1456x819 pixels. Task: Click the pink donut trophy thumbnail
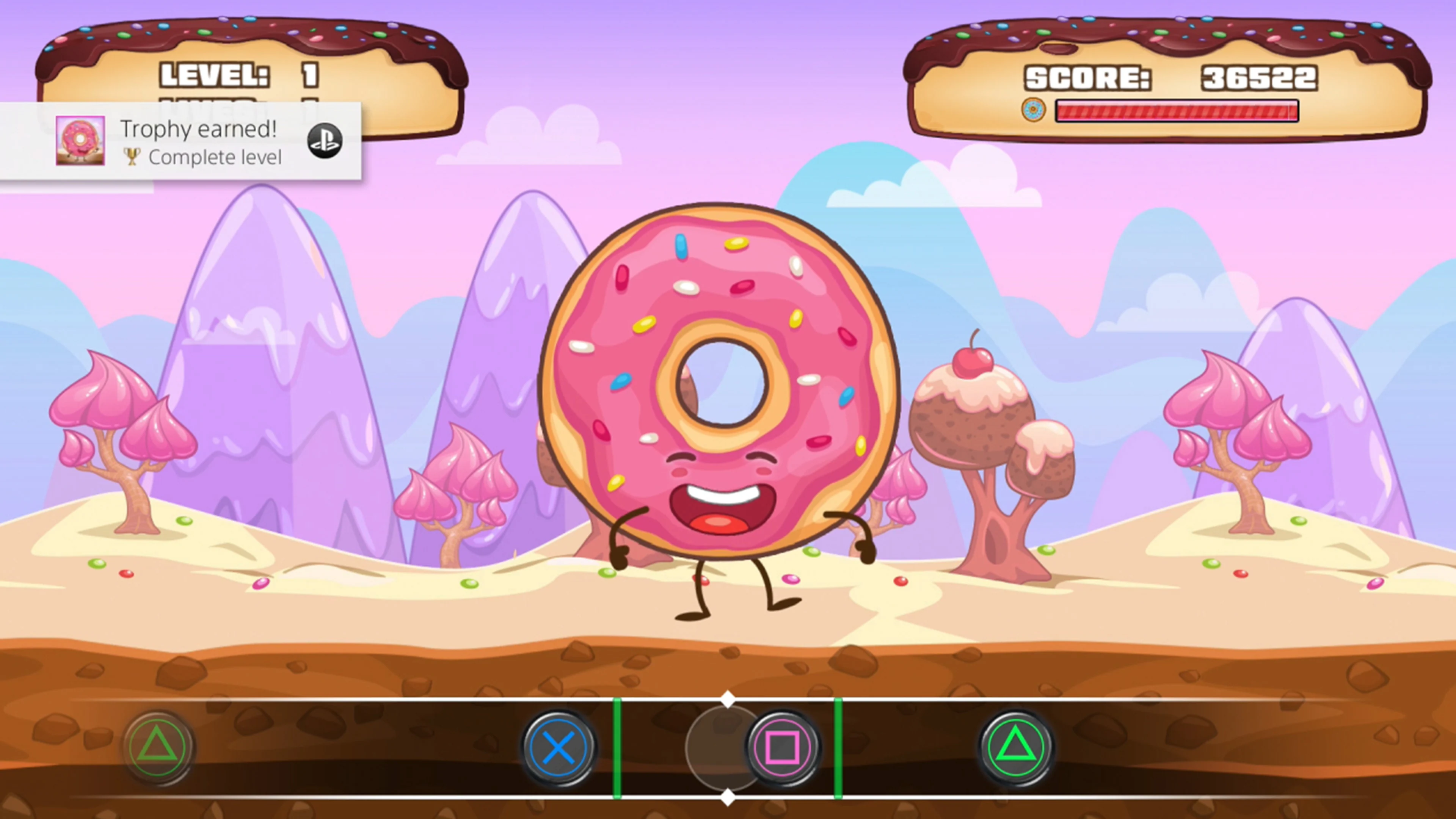pyautogui.click(x=80, y=141)
